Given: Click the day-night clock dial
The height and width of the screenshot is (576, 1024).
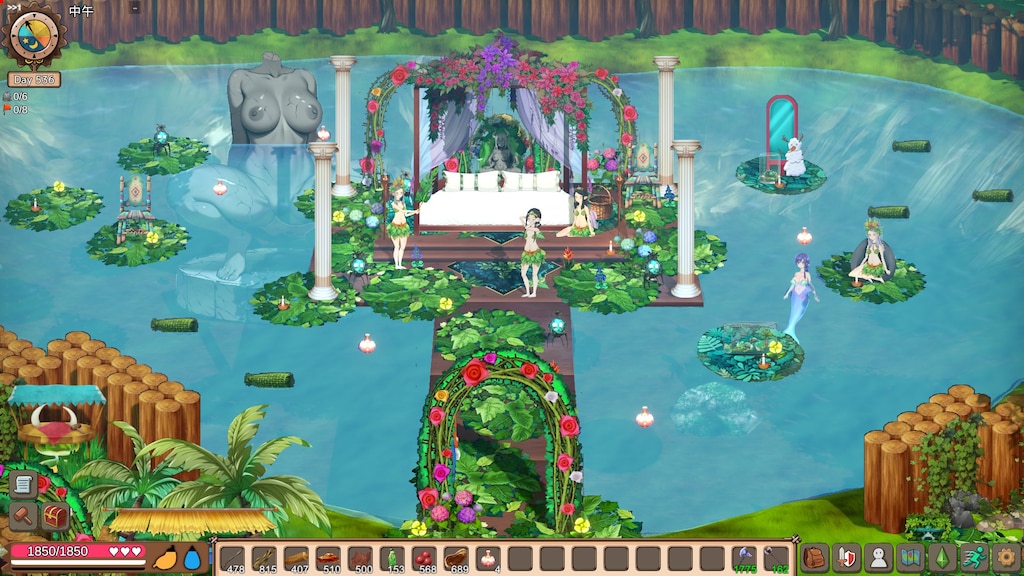Looking at the screenshot, I should click(x=33, y=35).
